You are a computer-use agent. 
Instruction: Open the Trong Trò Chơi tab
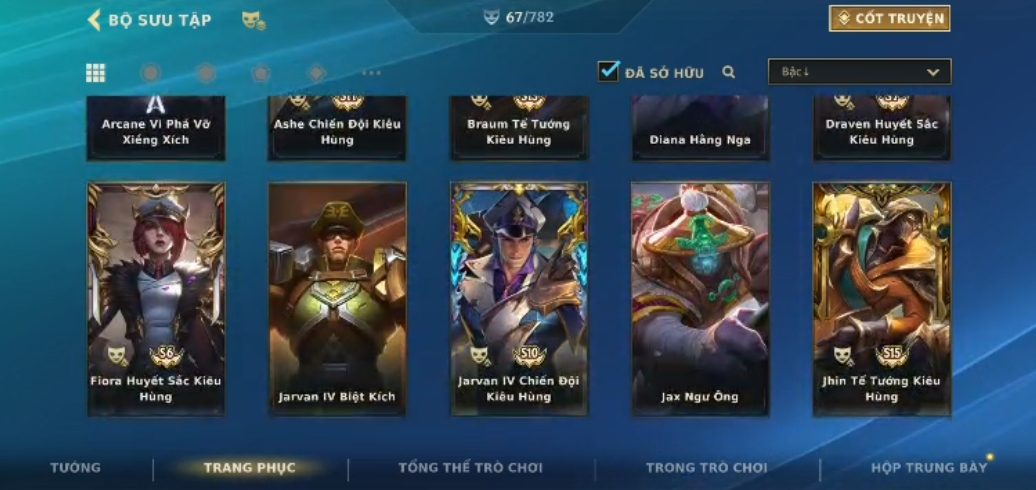(x=706, y=468)
